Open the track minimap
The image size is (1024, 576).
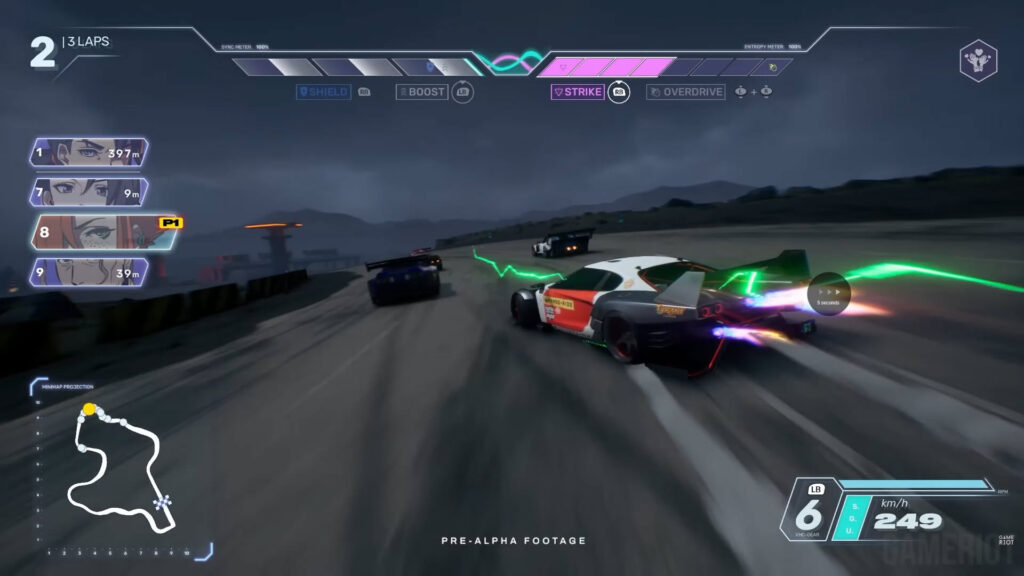117,466
